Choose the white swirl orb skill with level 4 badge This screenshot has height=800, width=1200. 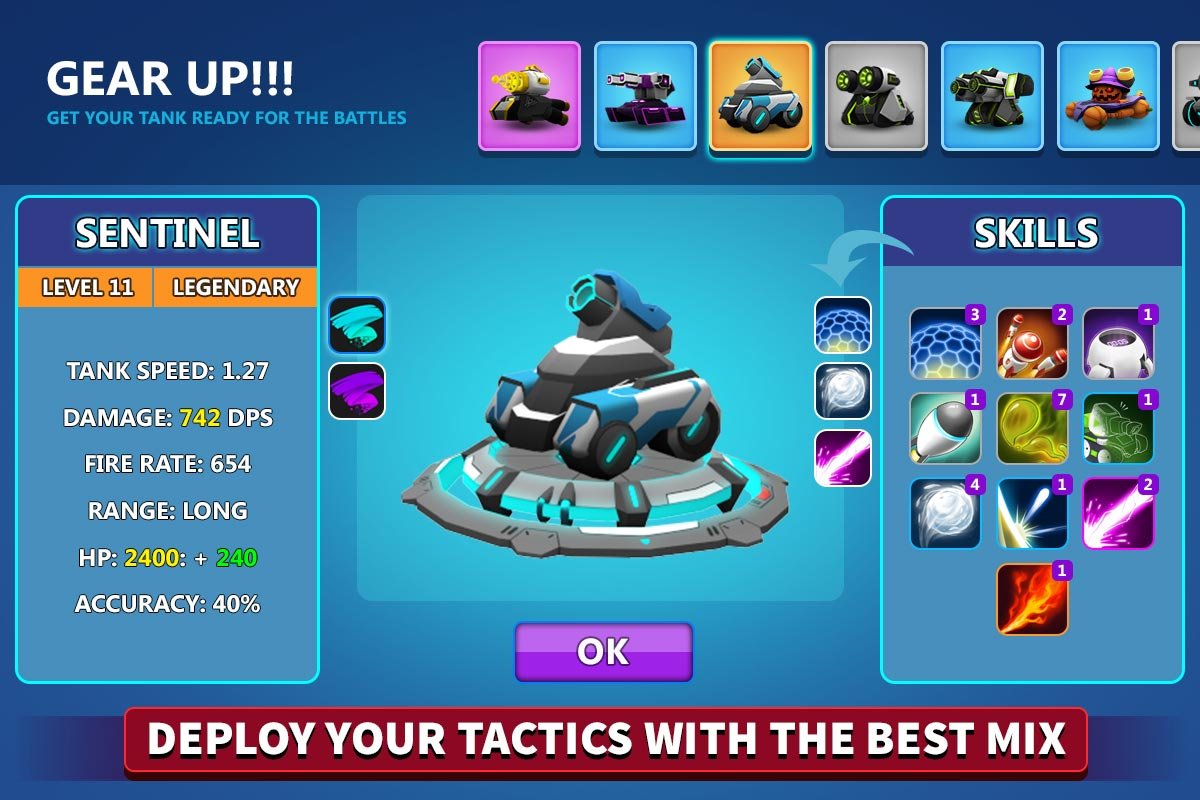tap(945, 513)
